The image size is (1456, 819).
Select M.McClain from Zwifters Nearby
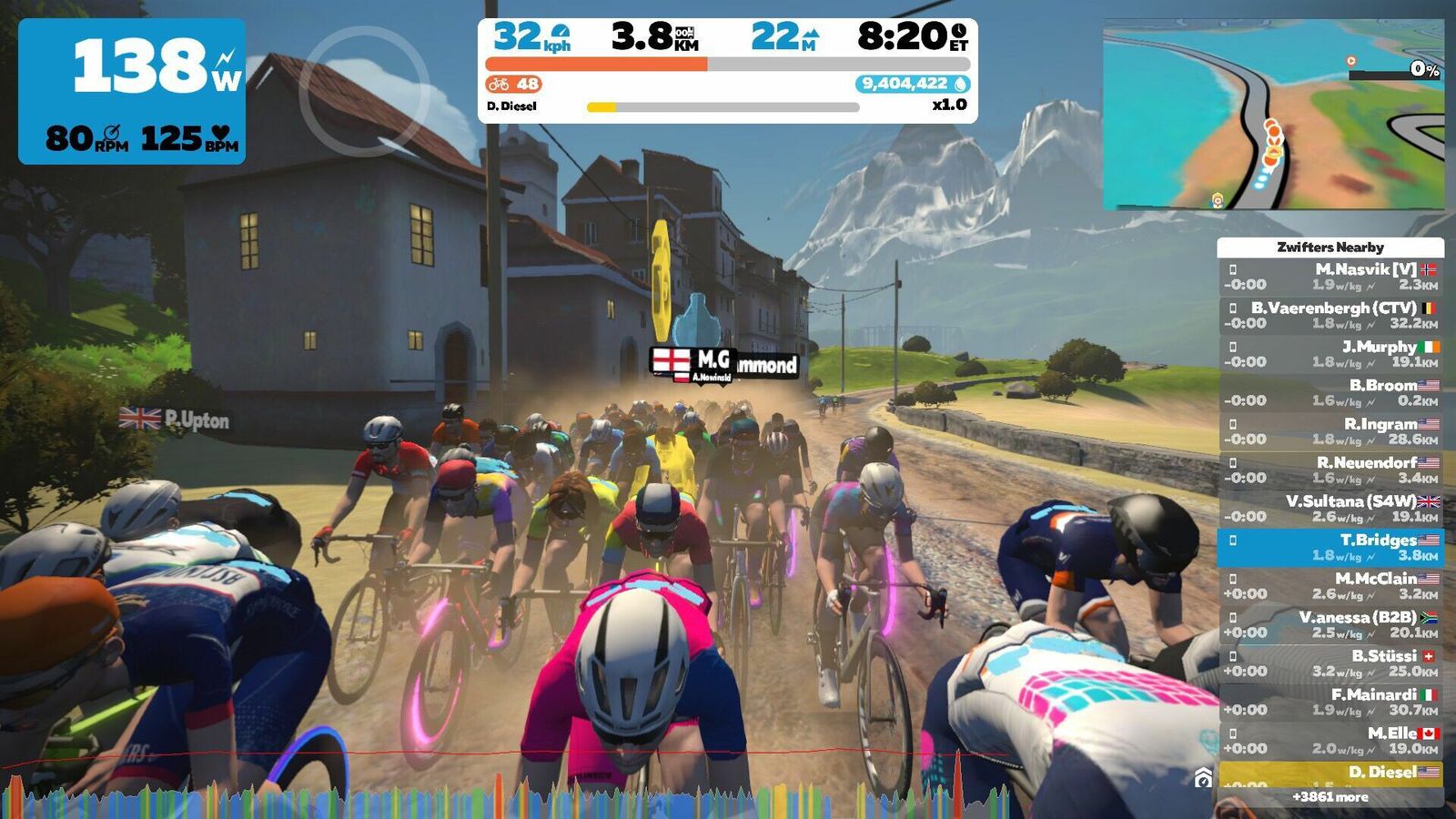pos(1330,586)
